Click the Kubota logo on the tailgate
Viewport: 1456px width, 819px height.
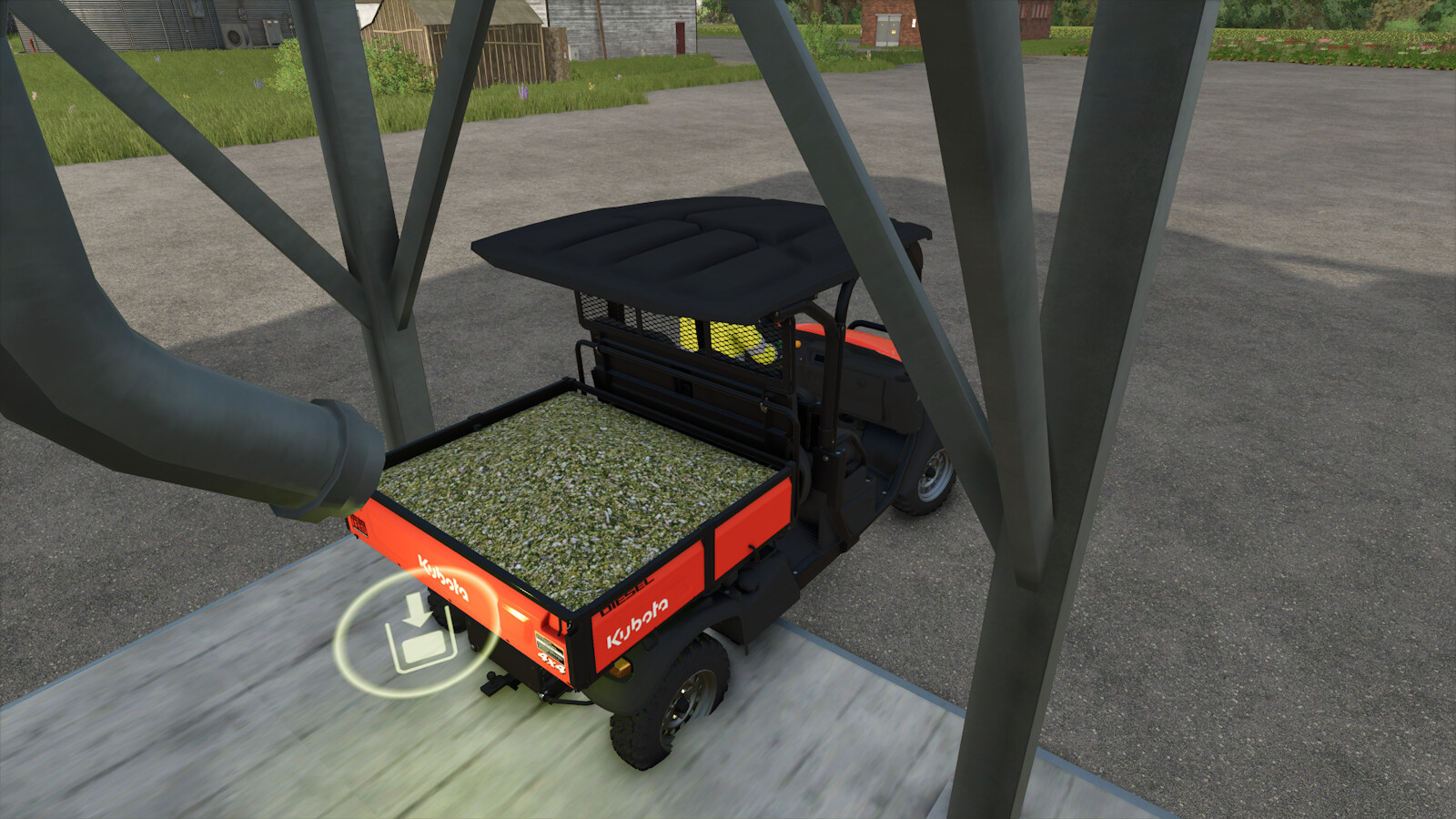443,580
